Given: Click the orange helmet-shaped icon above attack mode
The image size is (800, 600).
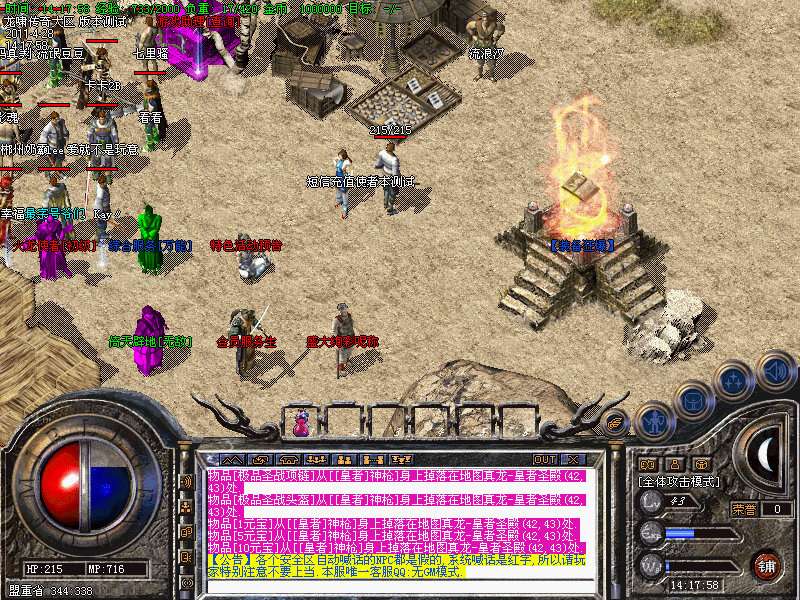Looking at the screenshot, I should click(702, 464).
